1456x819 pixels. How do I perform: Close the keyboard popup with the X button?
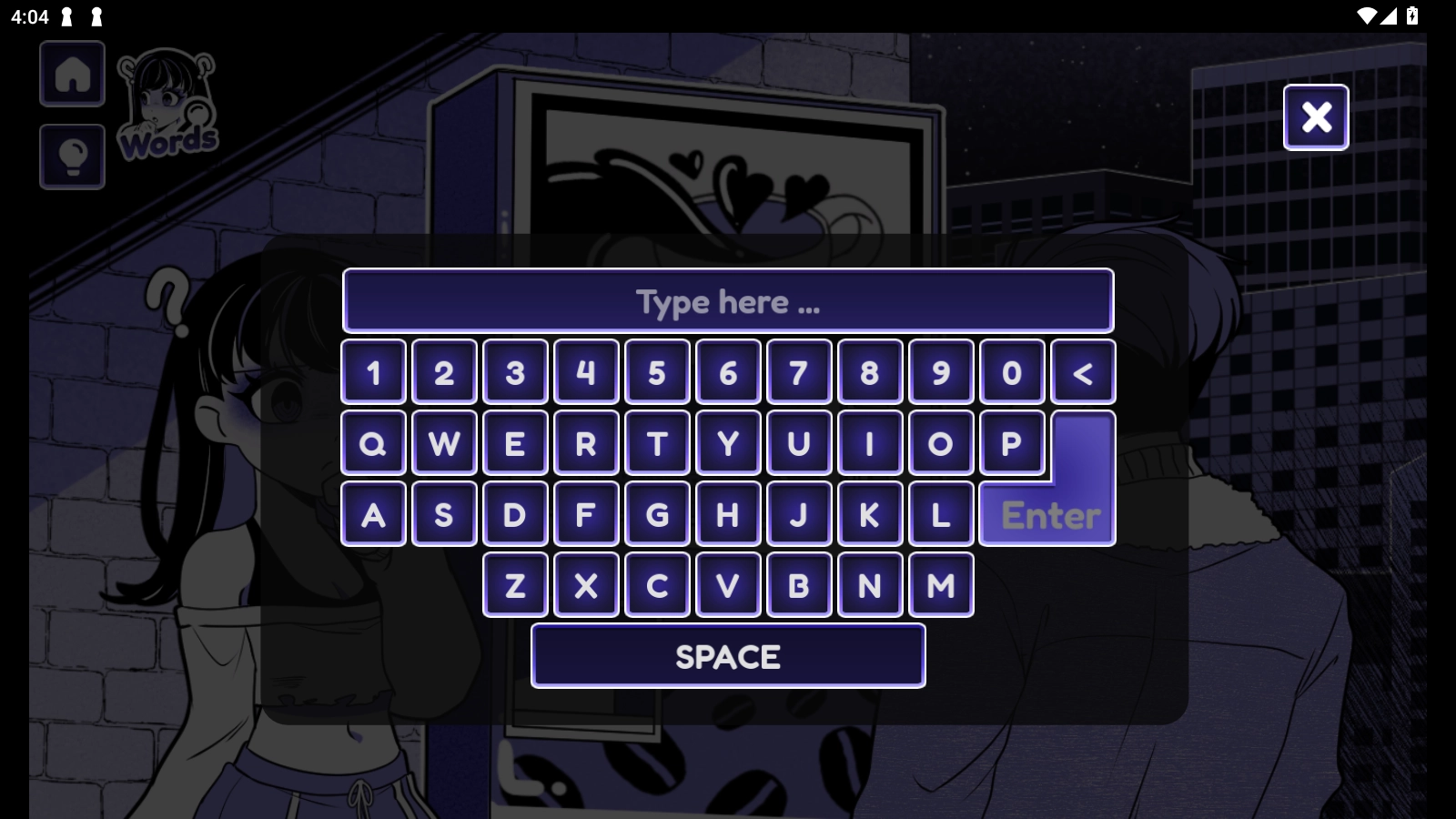1316,116
